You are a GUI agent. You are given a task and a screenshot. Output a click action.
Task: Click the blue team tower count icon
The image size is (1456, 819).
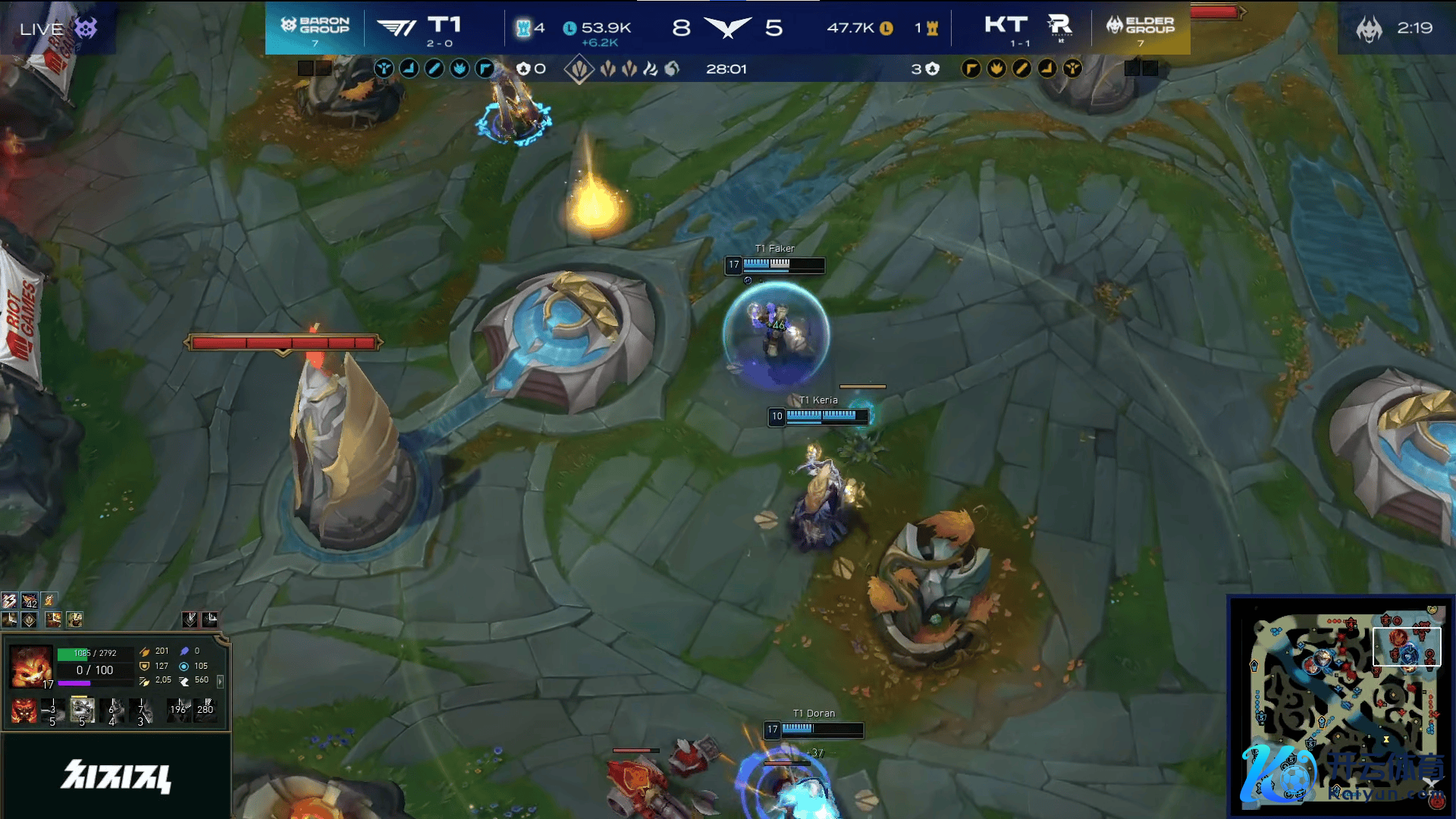click(x=523, y=28)
